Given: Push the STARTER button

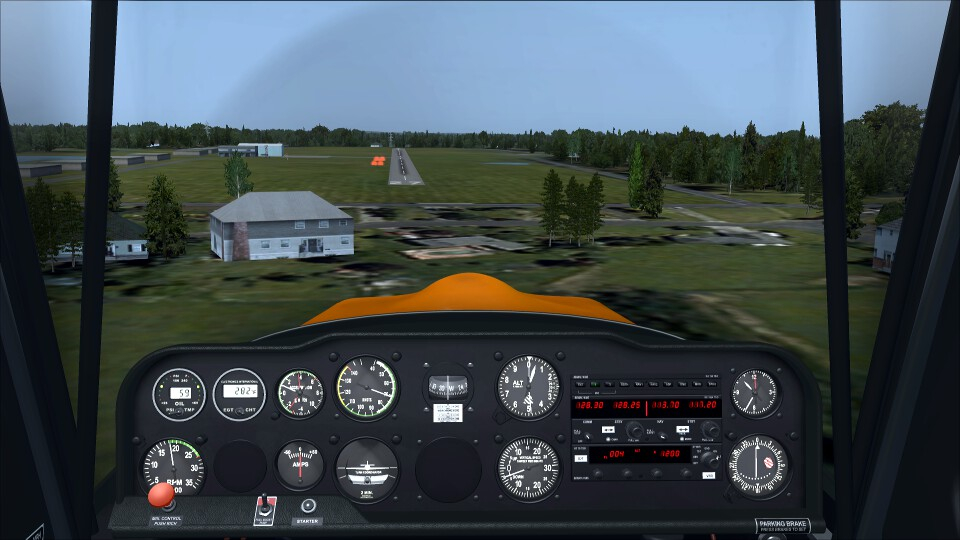Looking at the screenshot, I should (308, 506).
